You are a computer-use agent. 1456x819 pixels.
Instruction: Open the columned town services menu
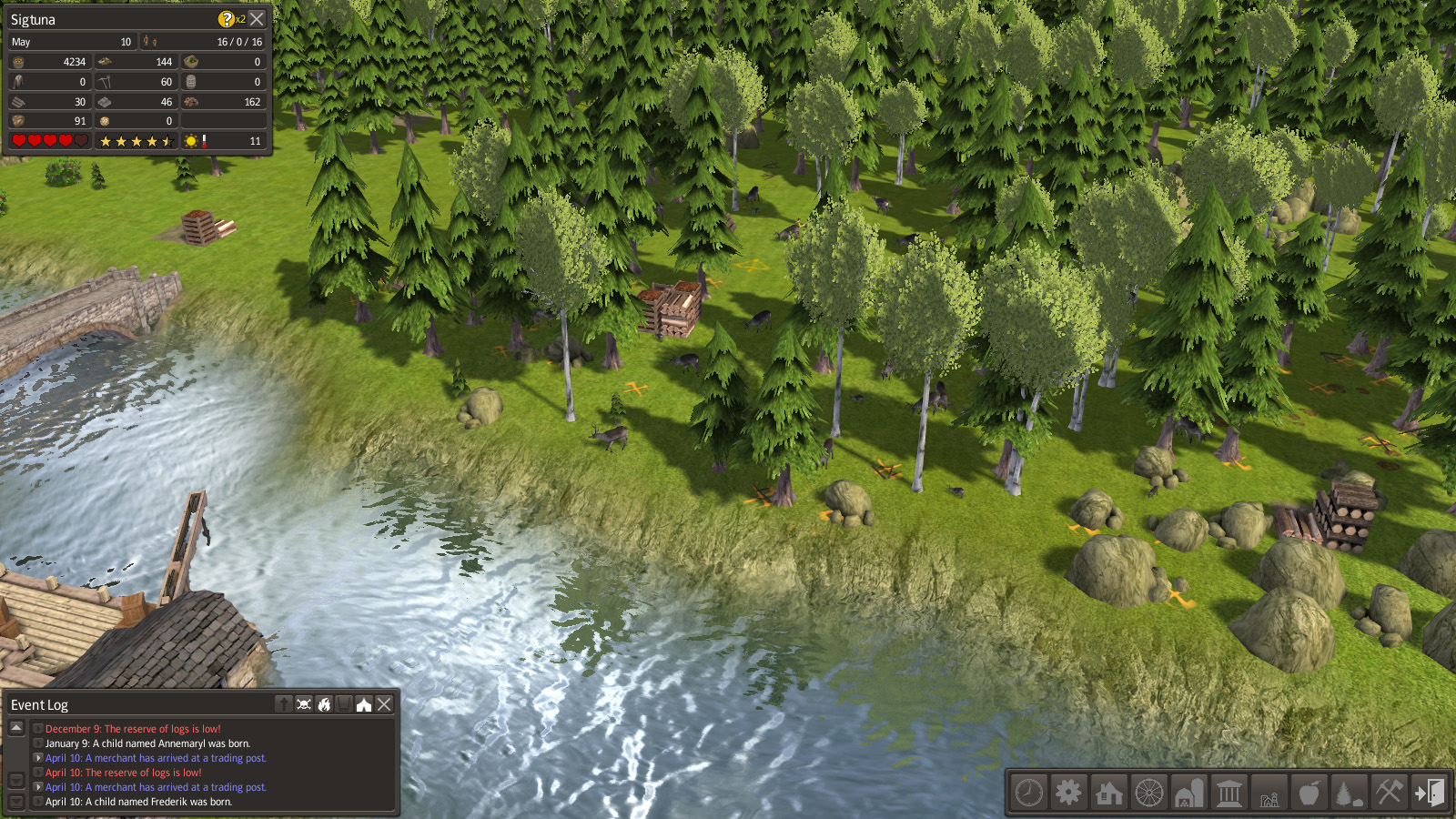point(1228,793)
